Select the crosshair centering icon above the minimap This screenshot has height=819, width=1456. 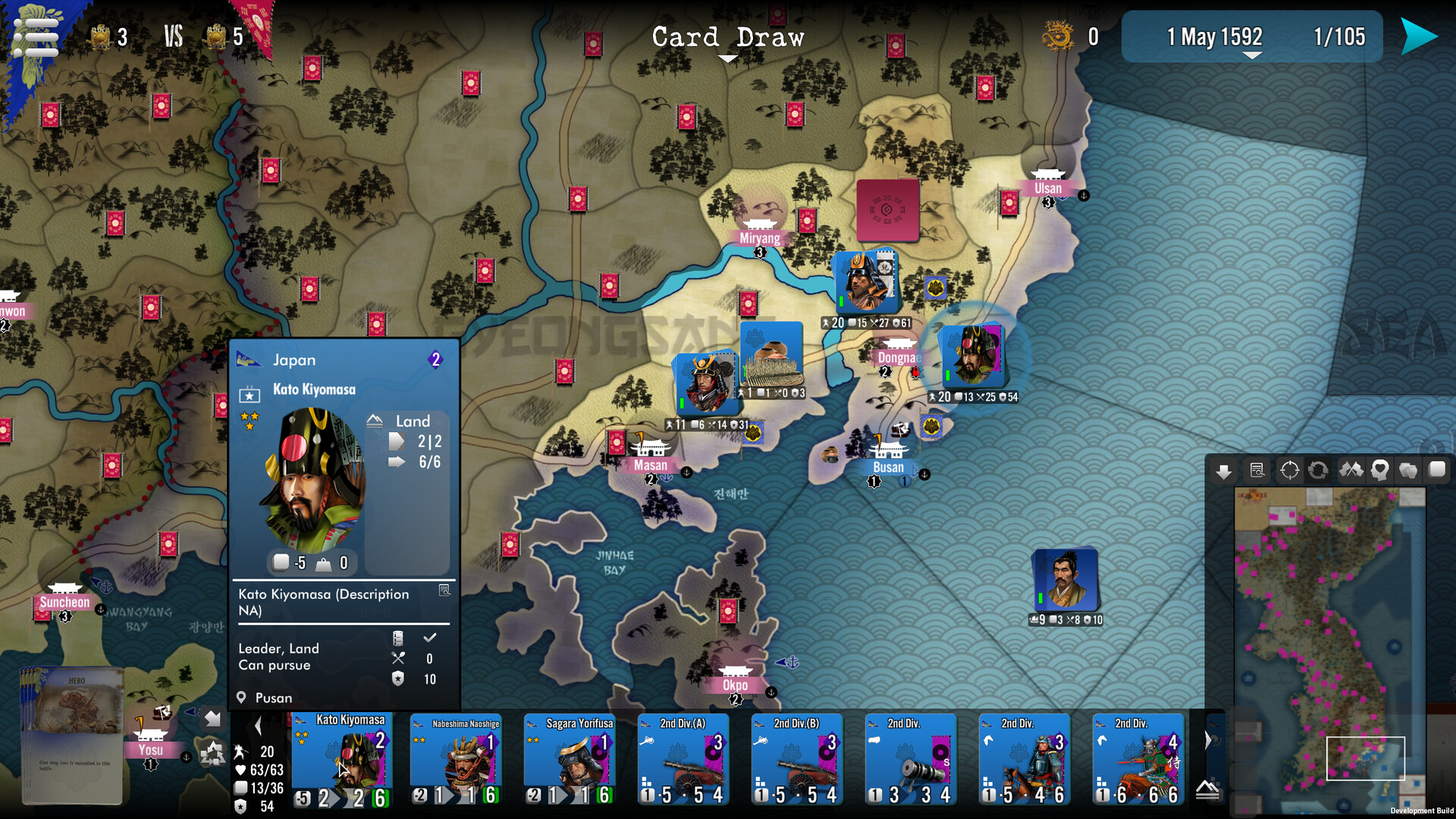[1289, 470]
